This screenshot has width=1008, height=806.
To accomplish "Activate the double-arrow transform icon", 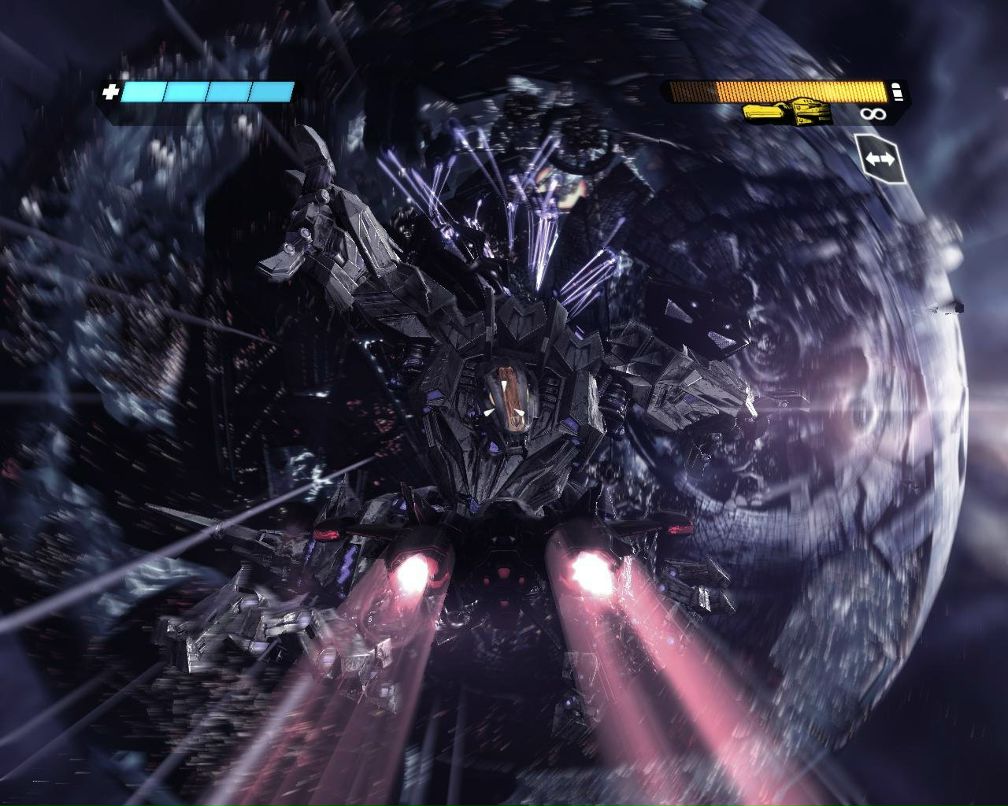I will pos(879,159).
